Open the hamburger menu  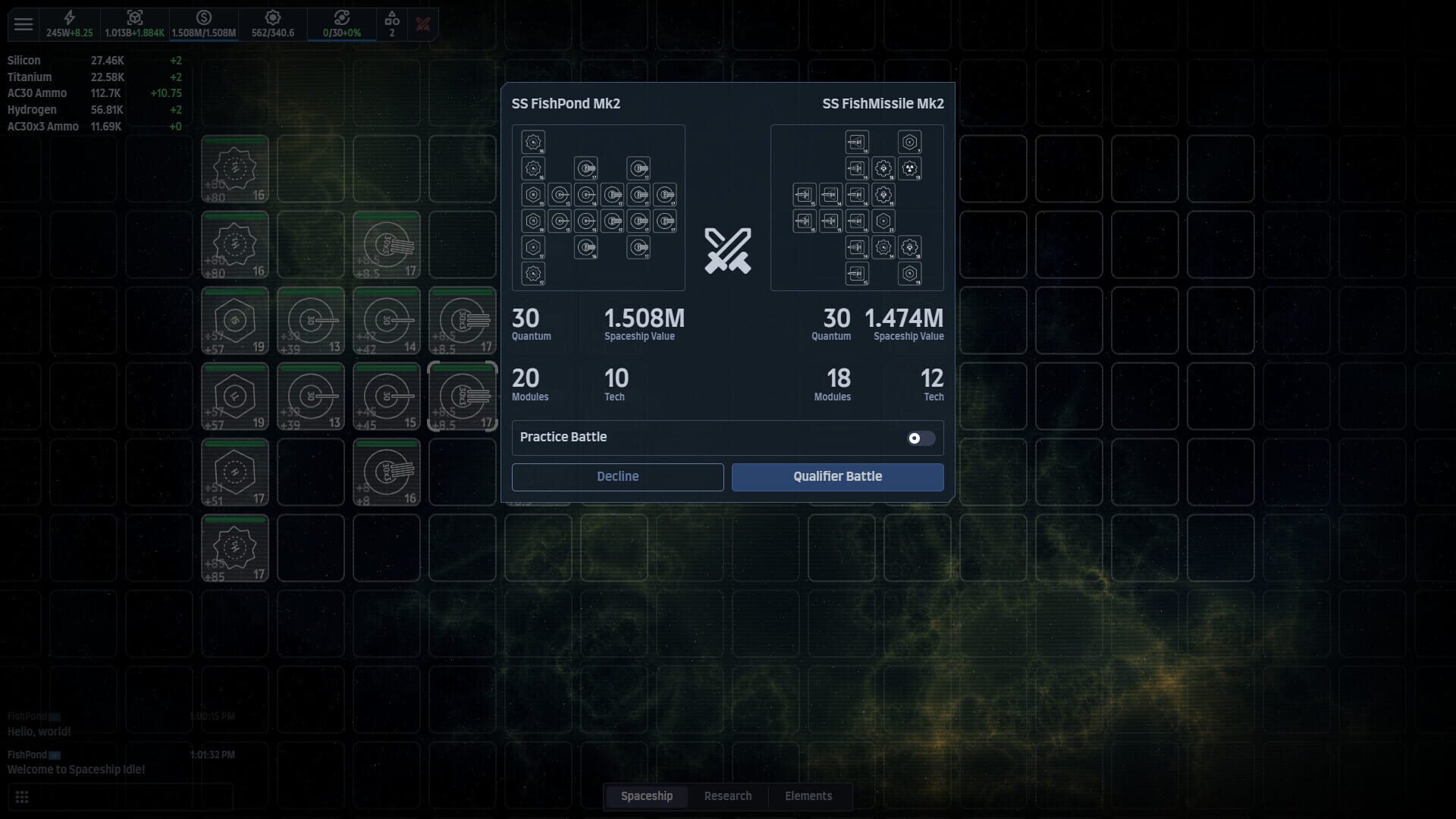click(x=24, y=24)
